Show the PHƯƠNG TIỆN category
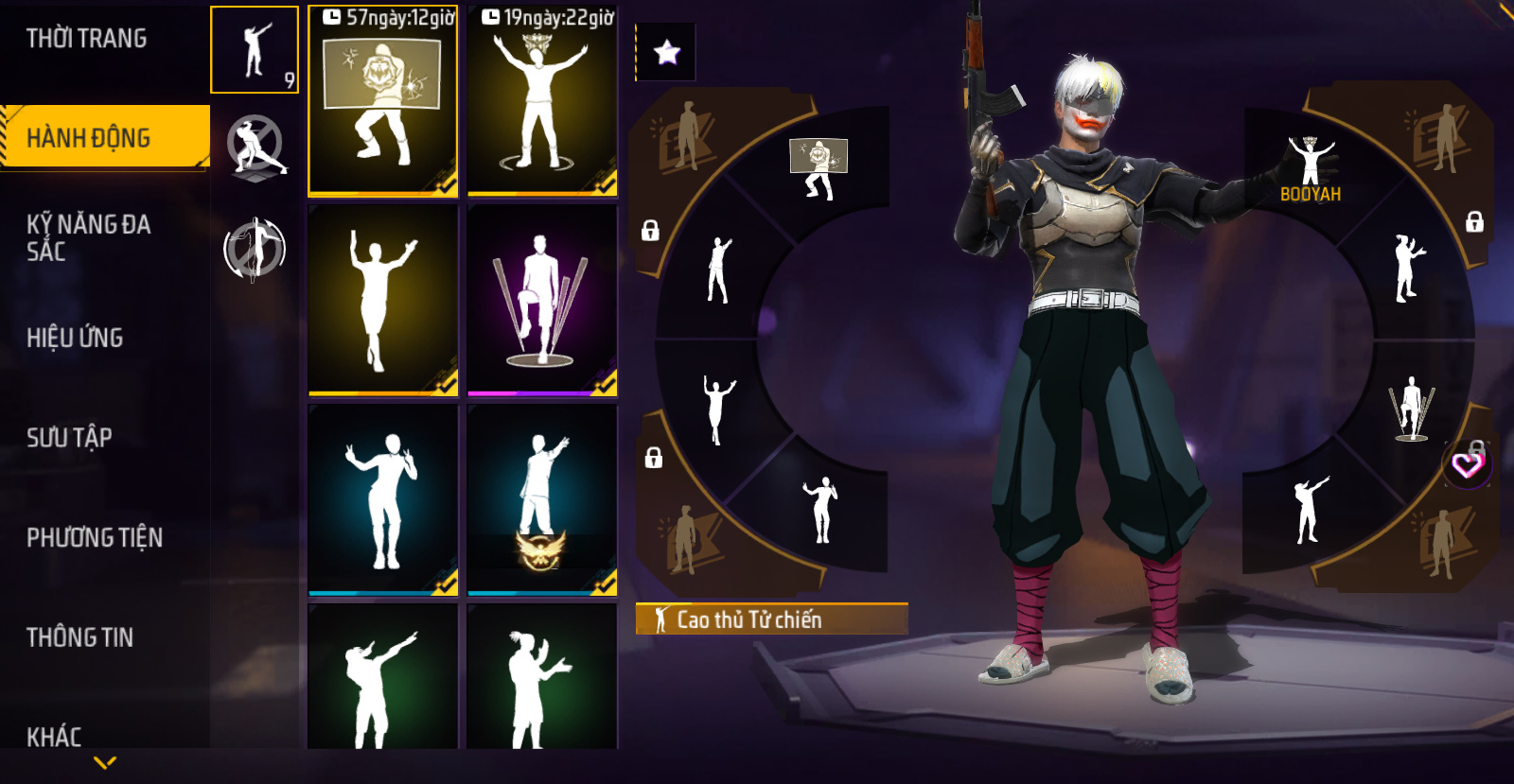The image size is (1514, 784). pyautogui.click(x=95, y=537)
